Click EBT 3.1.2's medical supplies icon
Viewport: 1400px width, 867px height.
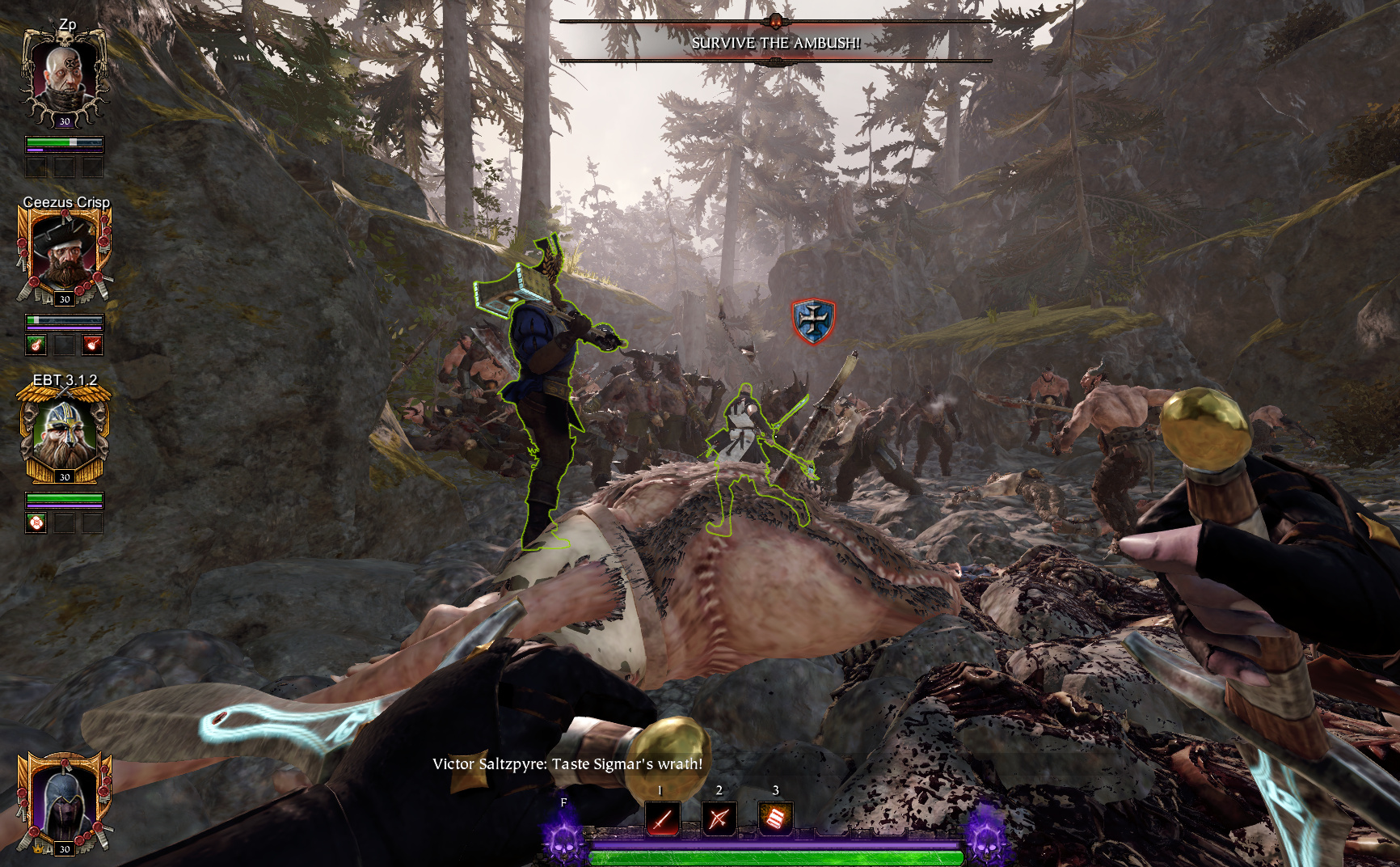click(36, 523)
